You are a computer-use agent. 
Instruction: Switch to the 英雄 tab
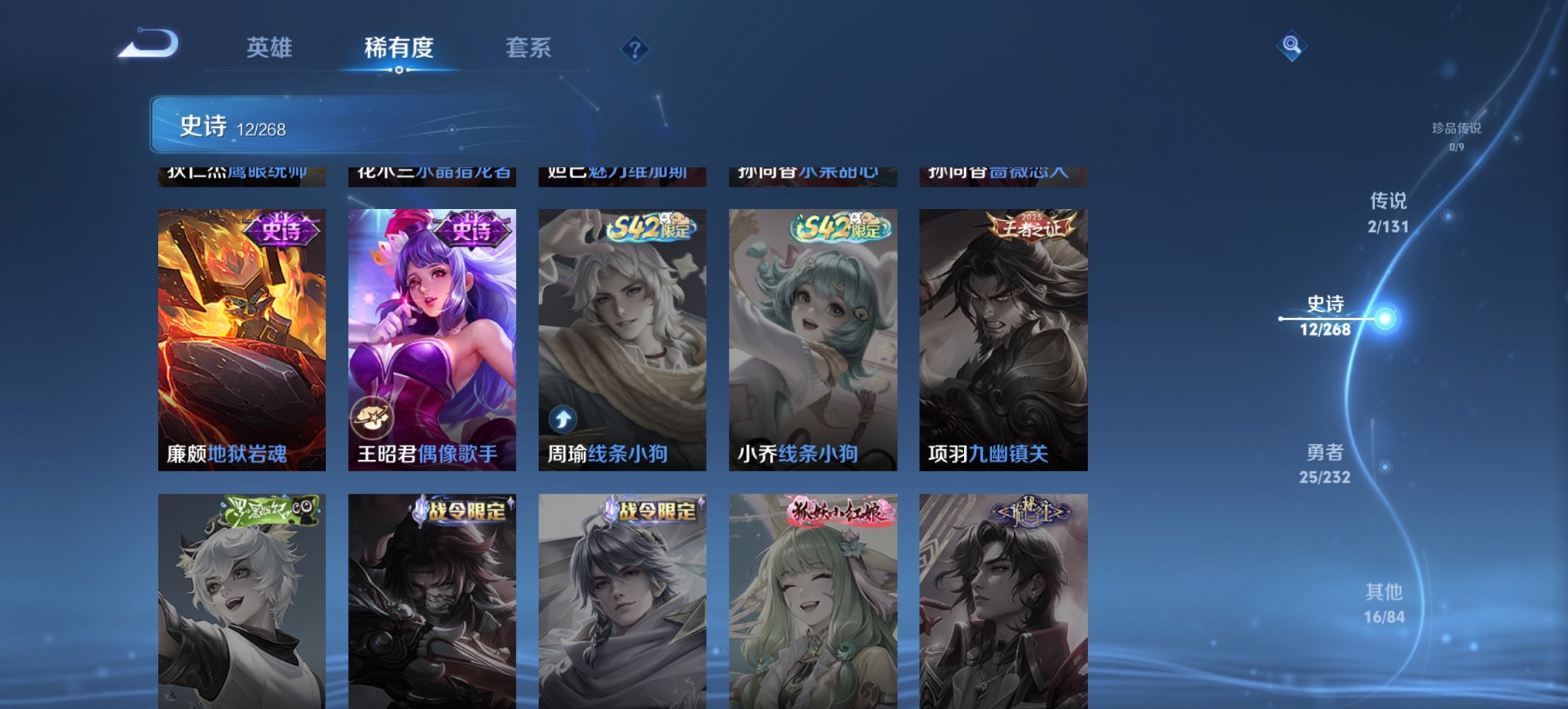point(271,48)
